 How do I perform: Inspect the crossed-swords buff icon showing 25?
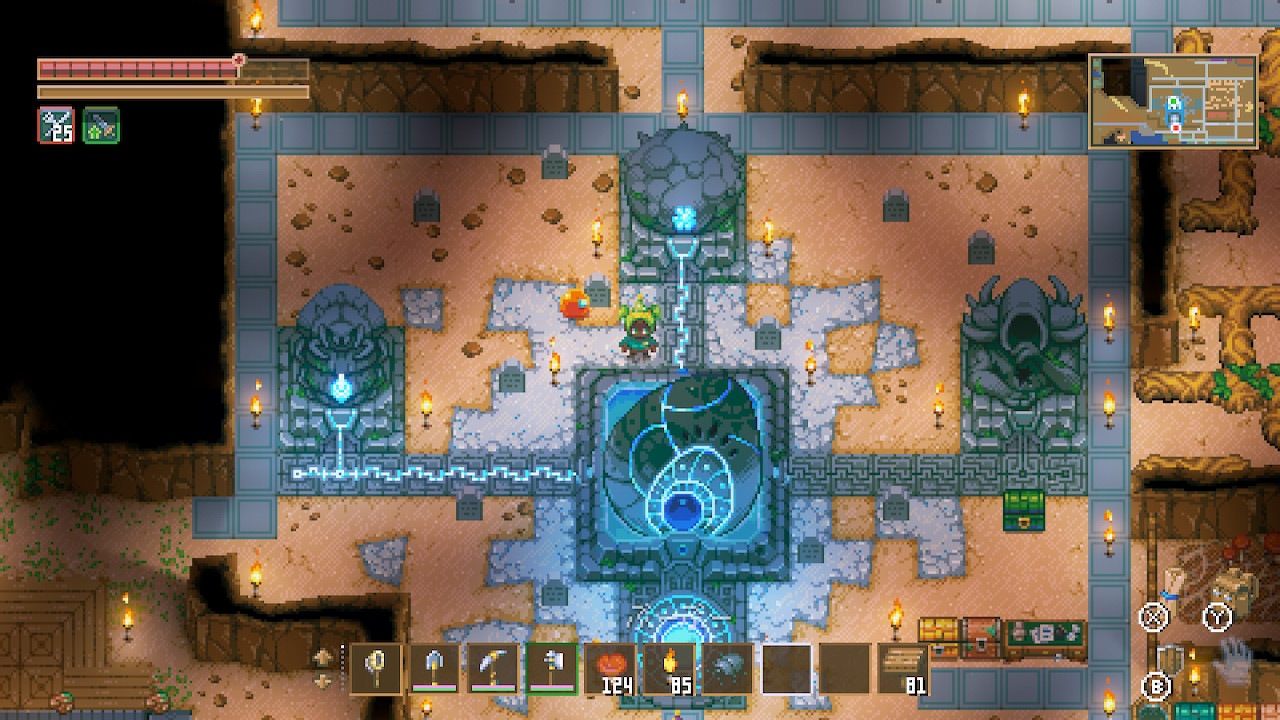coord(56,125)
